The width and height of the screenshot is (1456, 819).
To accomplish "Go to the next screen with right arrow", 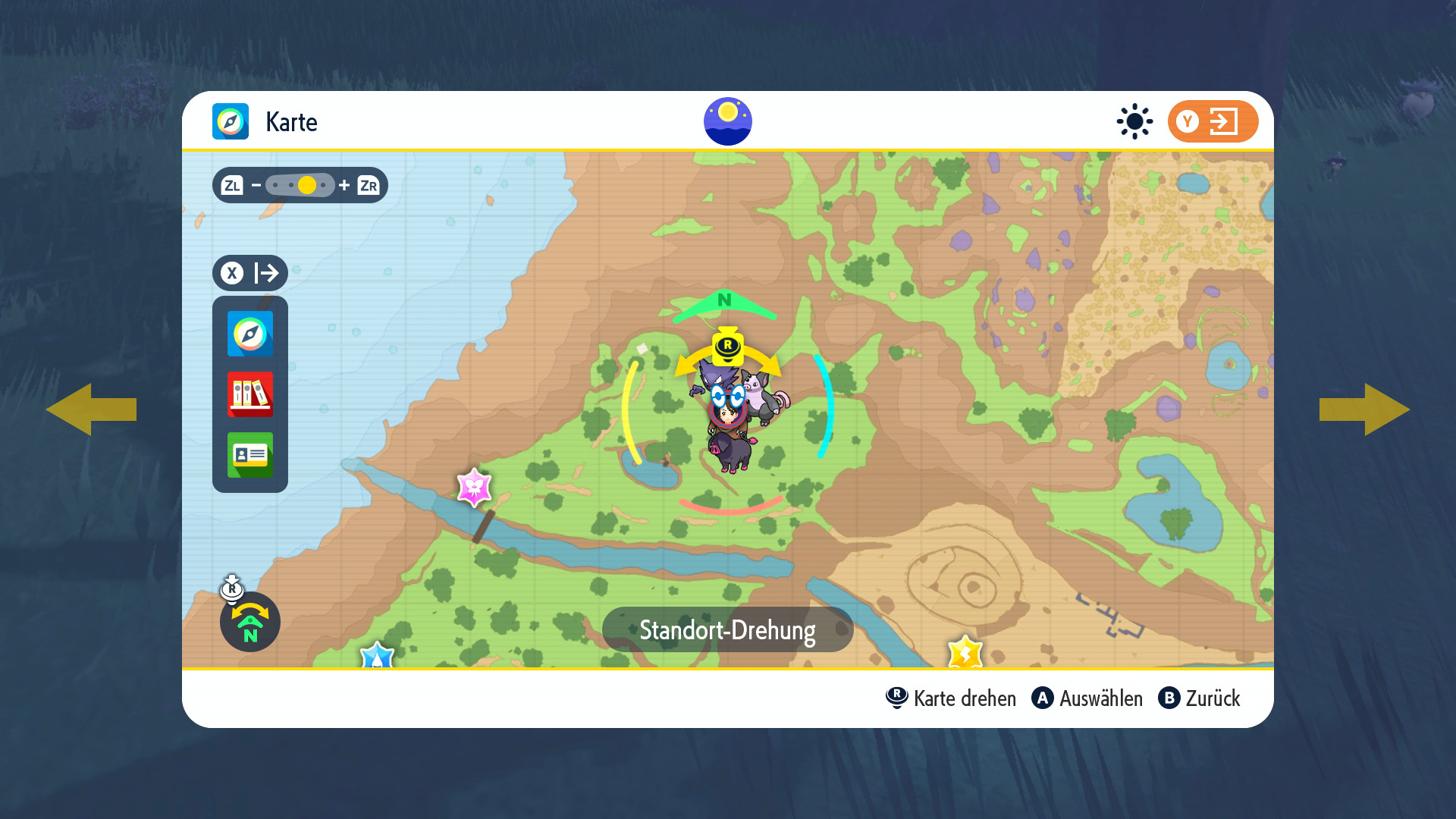I will [1364, 409].
